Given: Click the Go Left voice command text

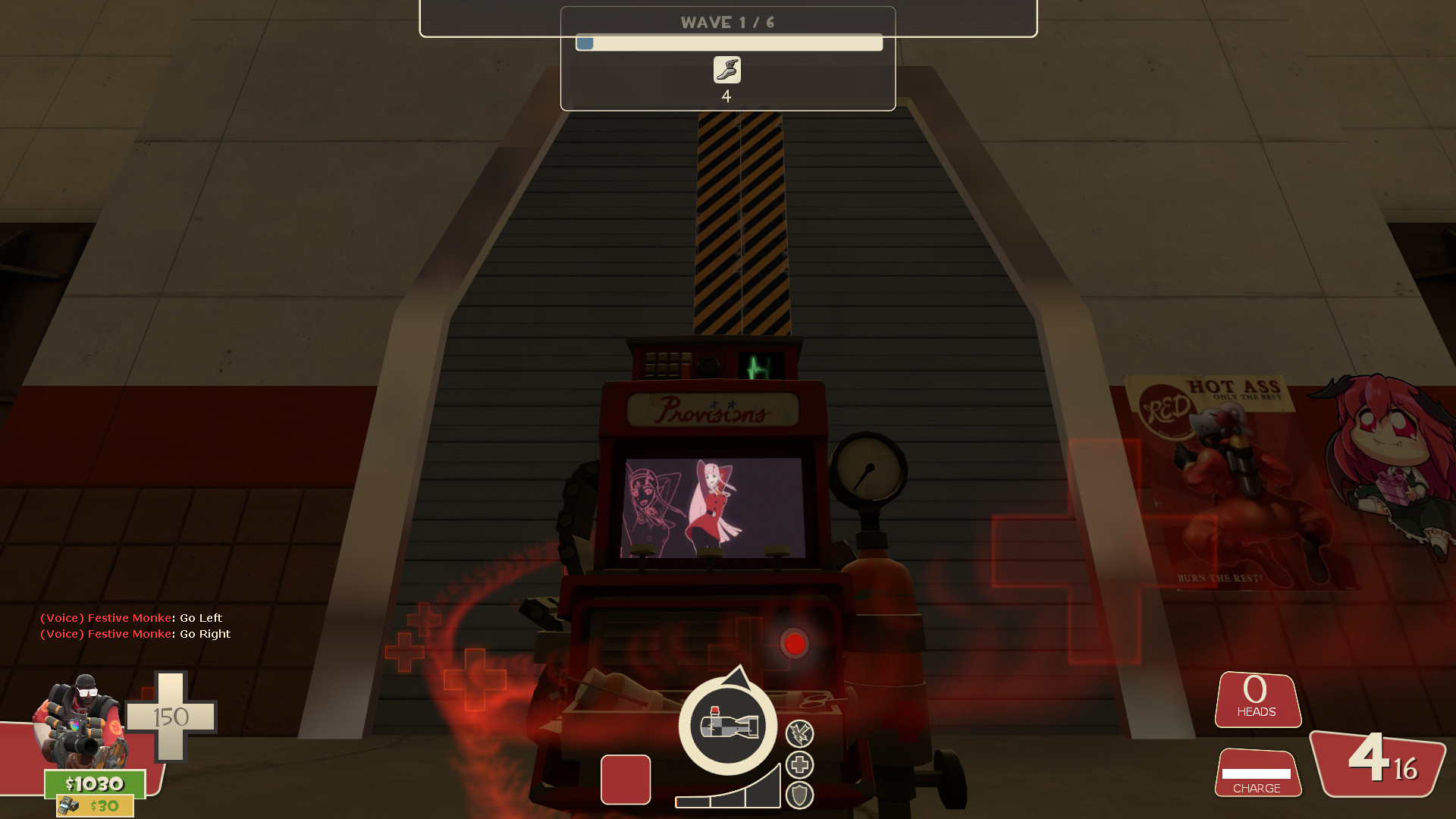Looking at the screenshot, I should [130, 617].
